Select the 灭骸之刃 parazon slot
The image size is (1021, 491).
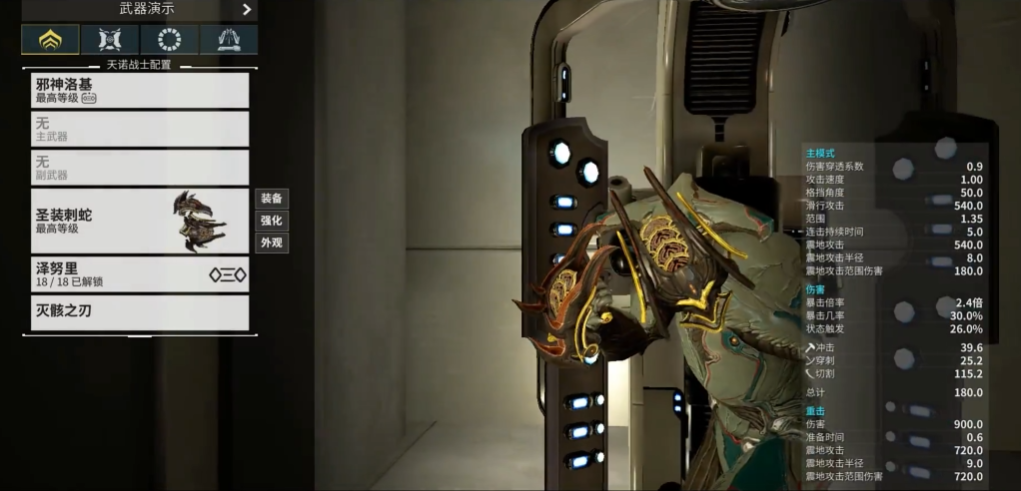pos(140,312)
